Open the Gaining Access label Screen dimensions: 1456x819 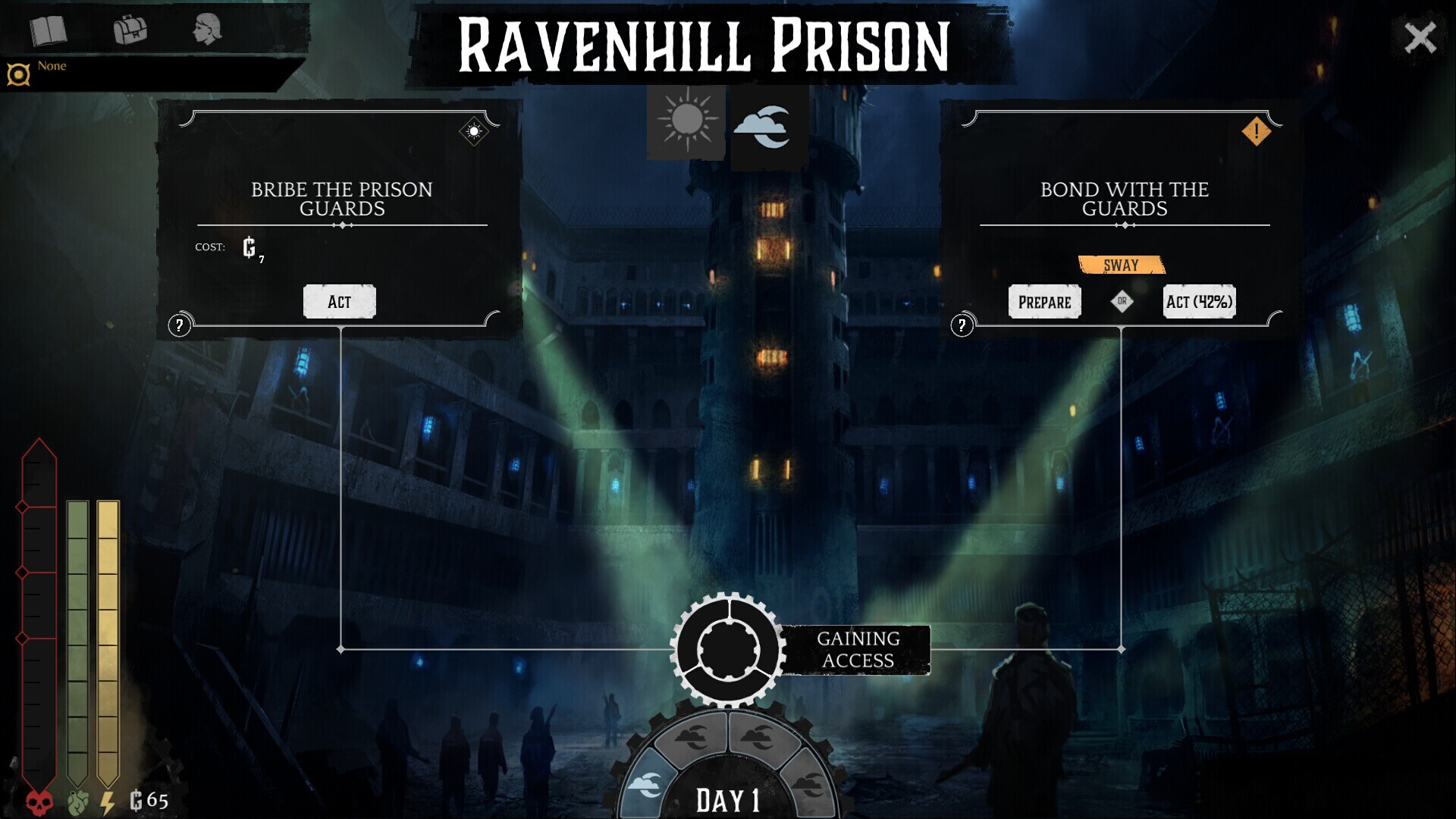[857, 649]
